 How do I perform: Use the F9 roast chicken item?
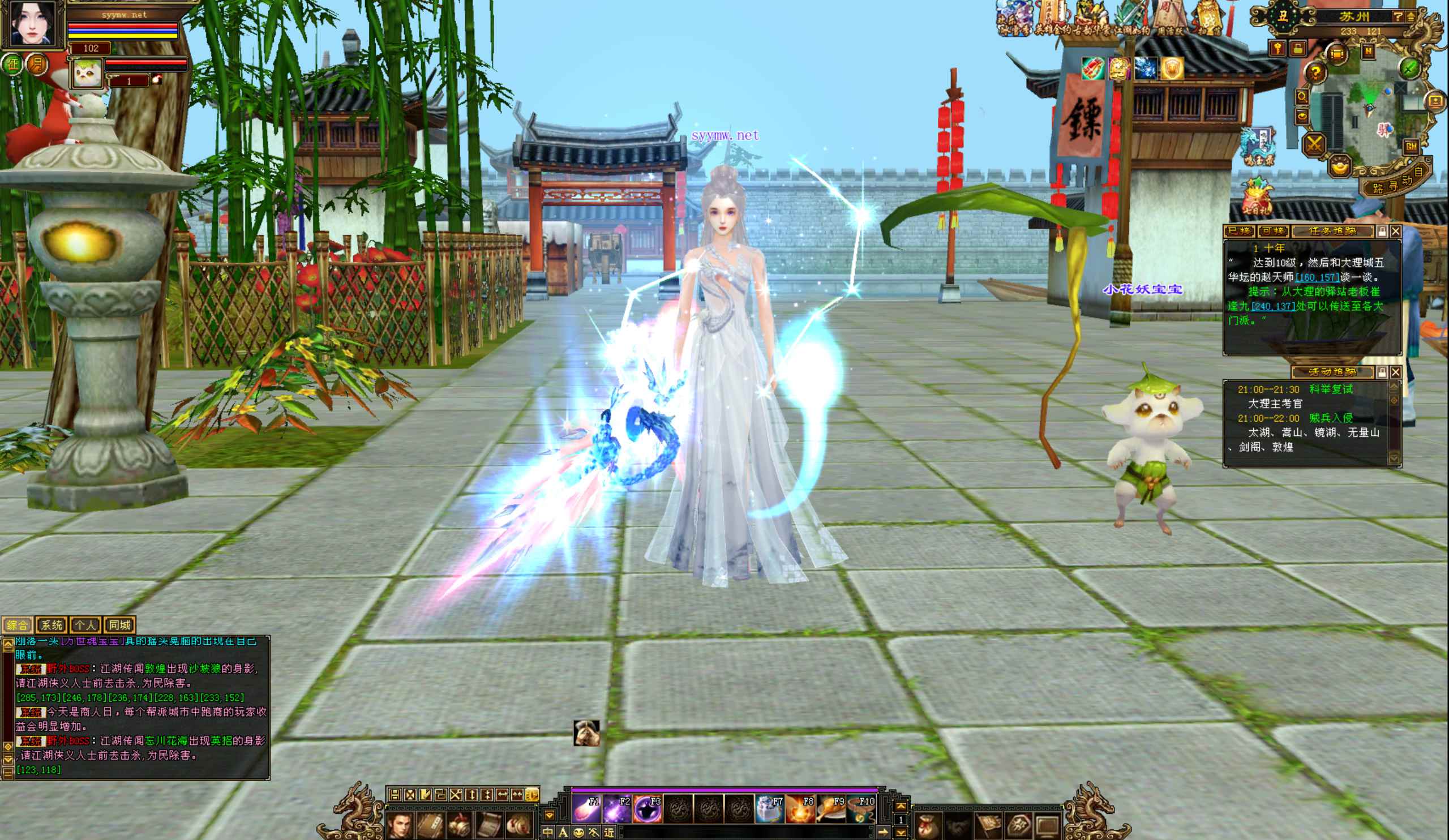pyautogui.click(x=831, y=809)
